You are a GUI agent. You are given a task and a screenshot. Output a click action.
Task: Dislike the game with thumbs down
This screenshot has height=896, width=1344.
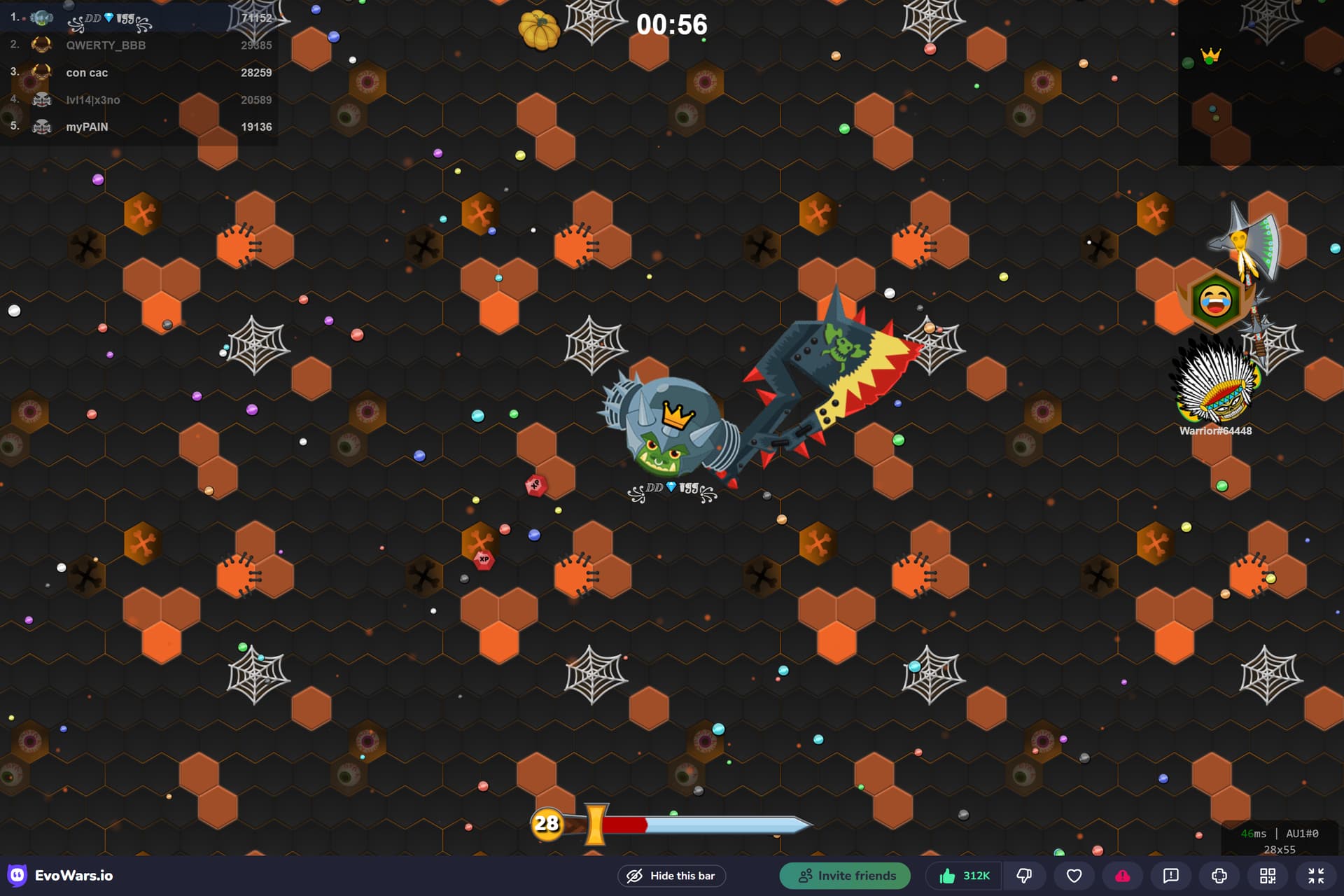[x=1024, y=876]
